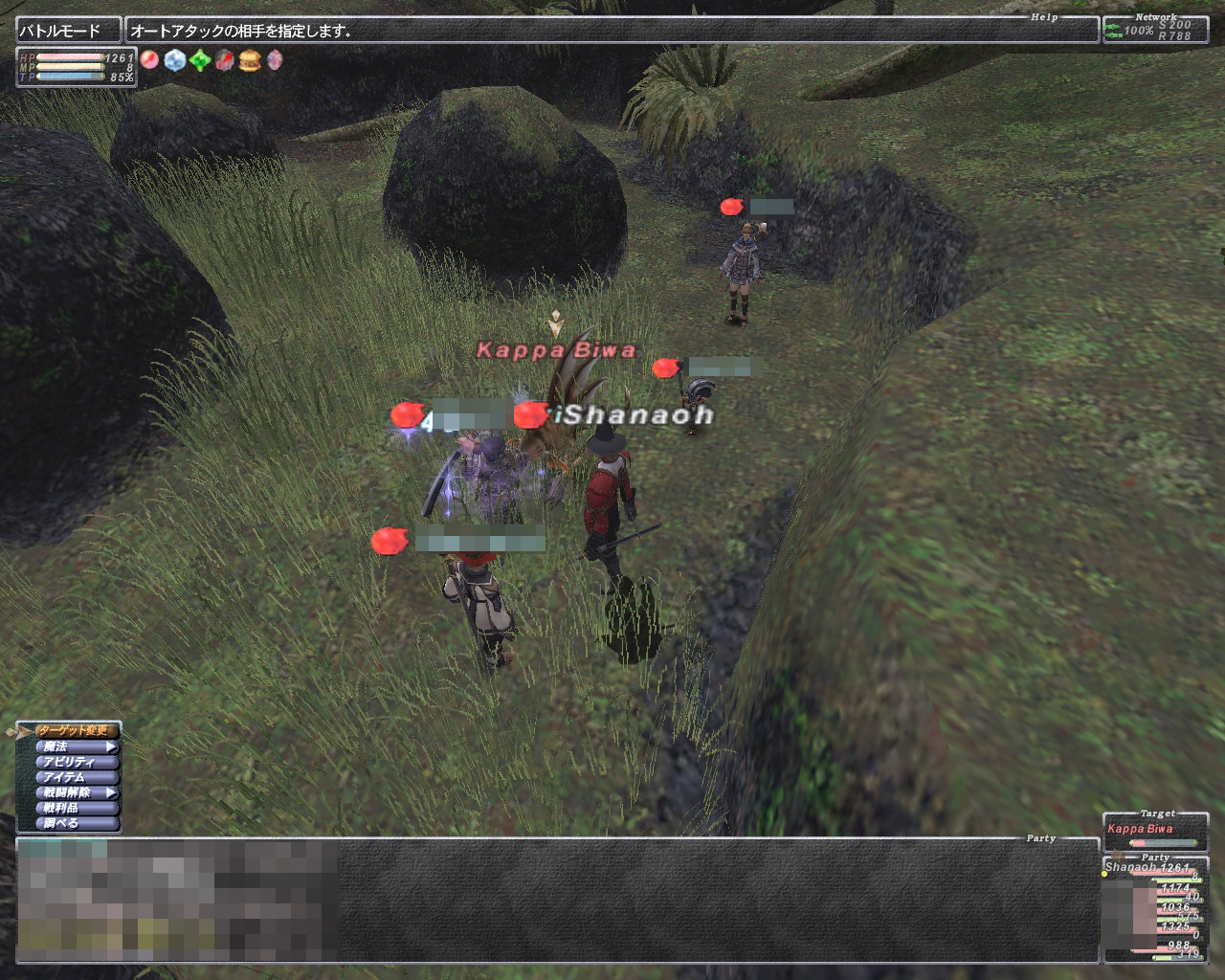Click the blue ice crystal status icon

pyautogui.click(x=174, y=60)
